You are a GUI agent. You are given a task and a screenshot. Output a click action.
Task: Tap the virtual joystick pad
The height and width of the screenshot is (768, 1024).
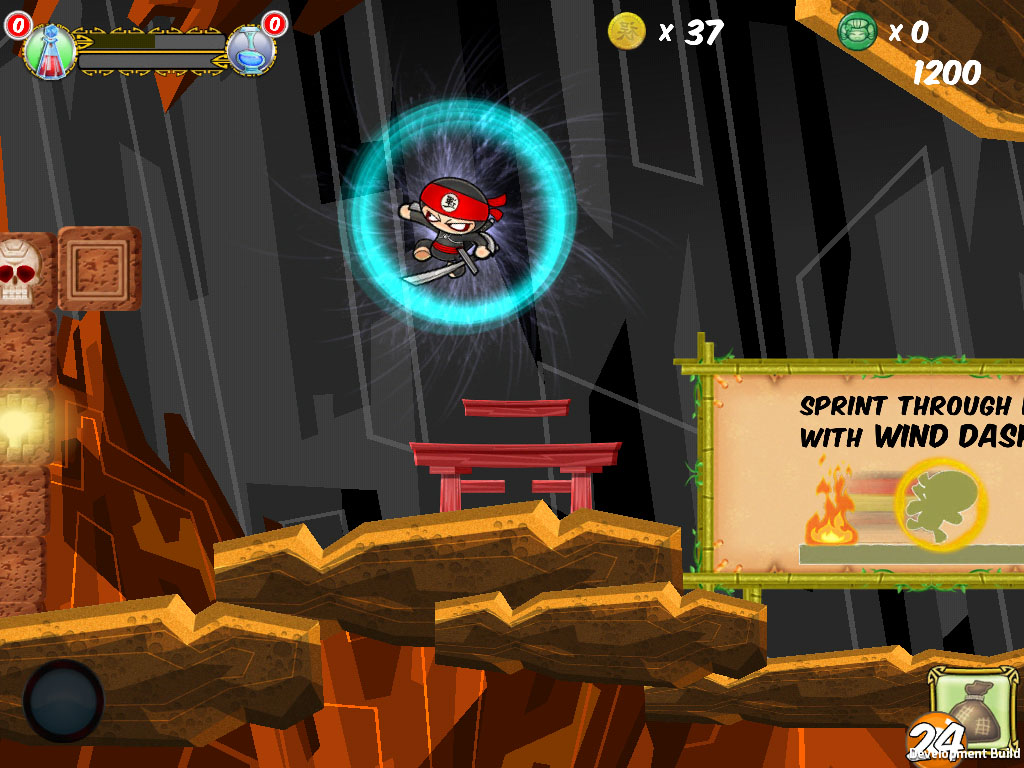point(63,700)
